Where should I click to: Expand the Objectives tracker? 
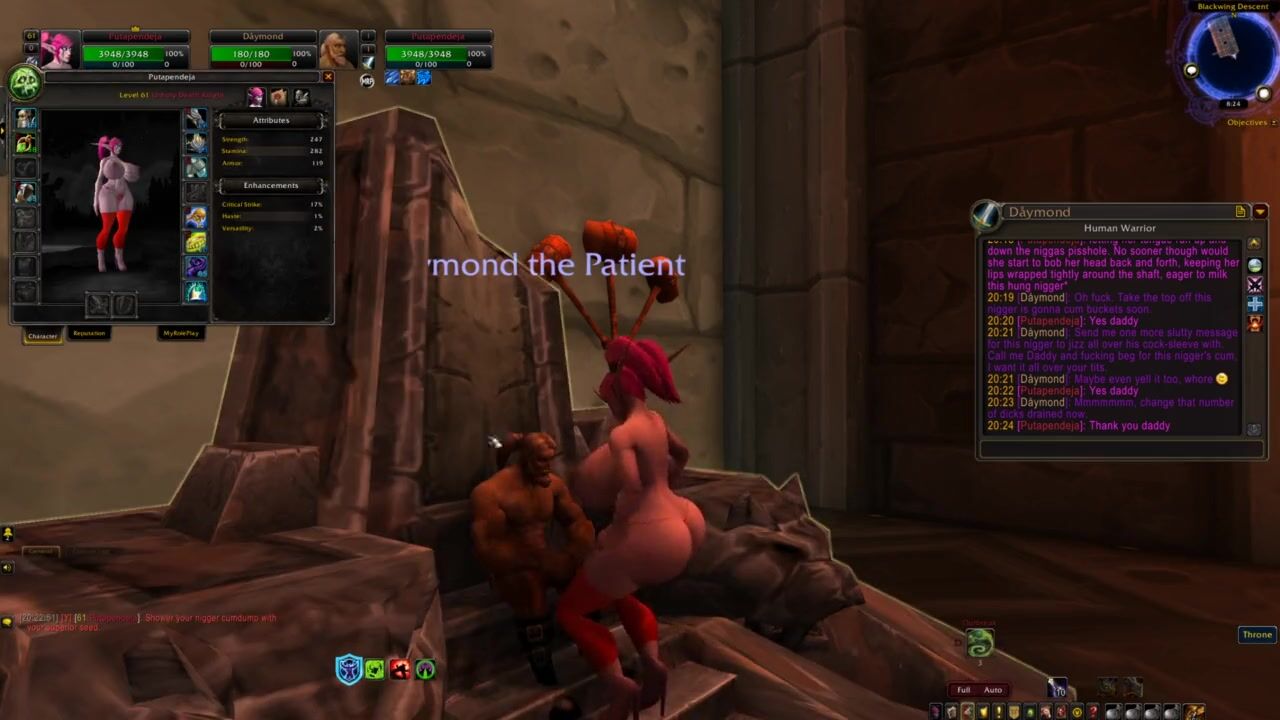point(1247,123)
